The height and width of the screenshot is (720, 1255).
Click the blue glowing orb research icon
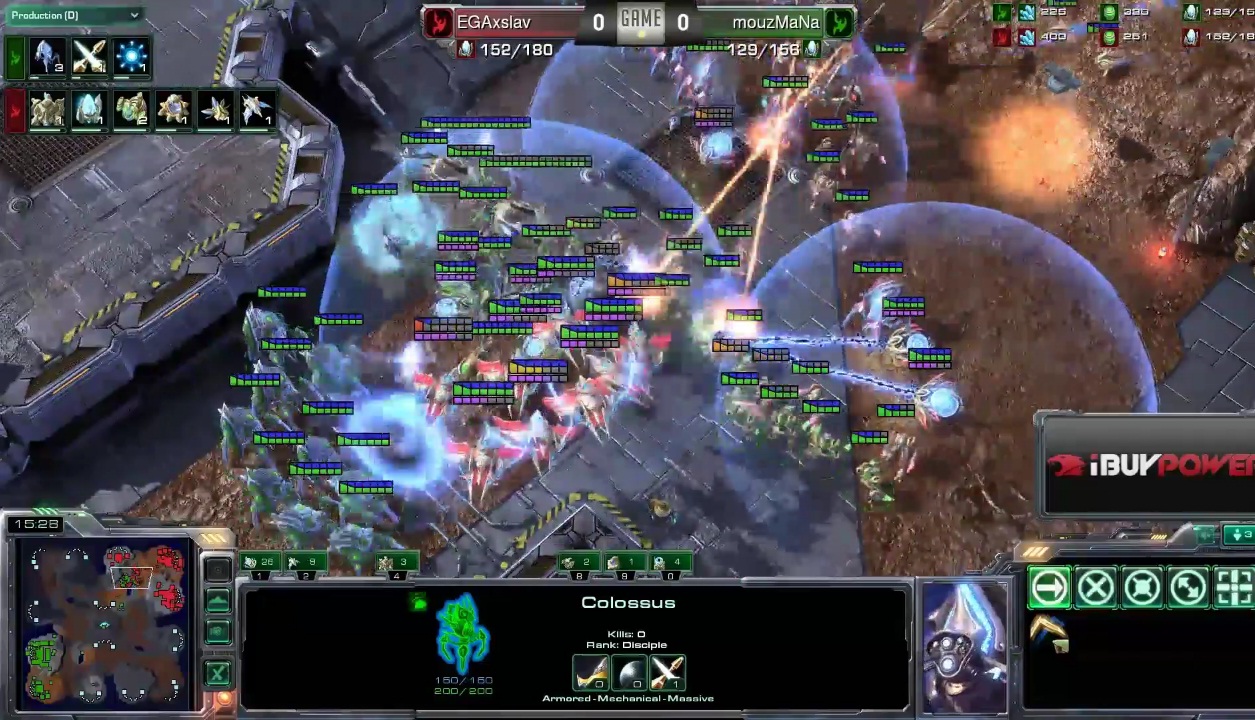(131, 57)
